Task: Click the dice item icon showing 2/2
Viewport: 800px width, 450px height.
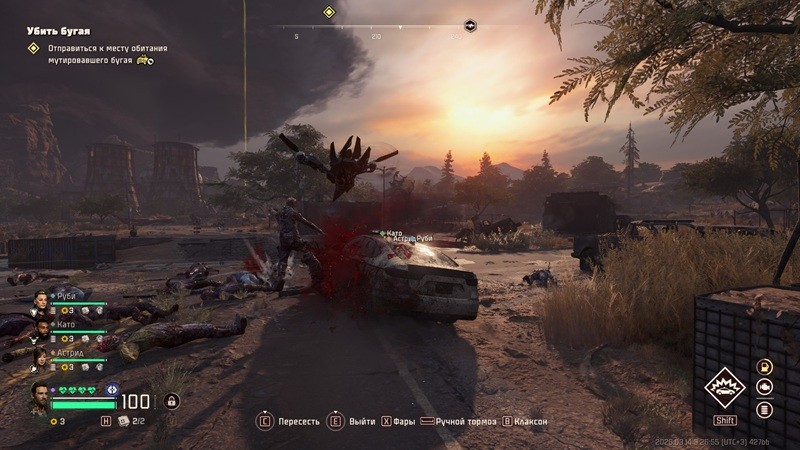Action: 125,421
